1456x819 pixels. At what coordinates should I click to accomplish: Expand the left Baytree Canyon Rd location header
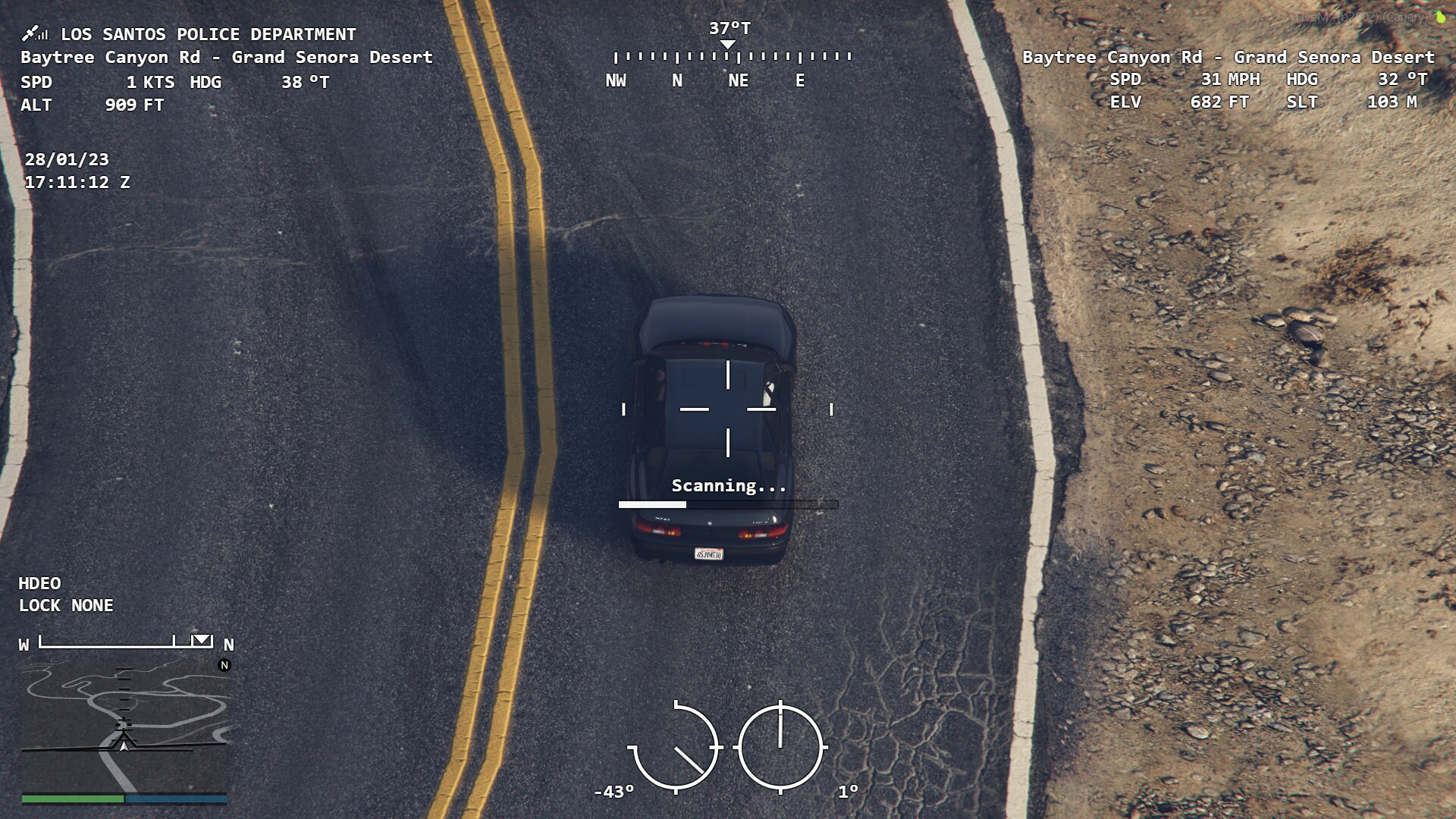tap(227, 57)
